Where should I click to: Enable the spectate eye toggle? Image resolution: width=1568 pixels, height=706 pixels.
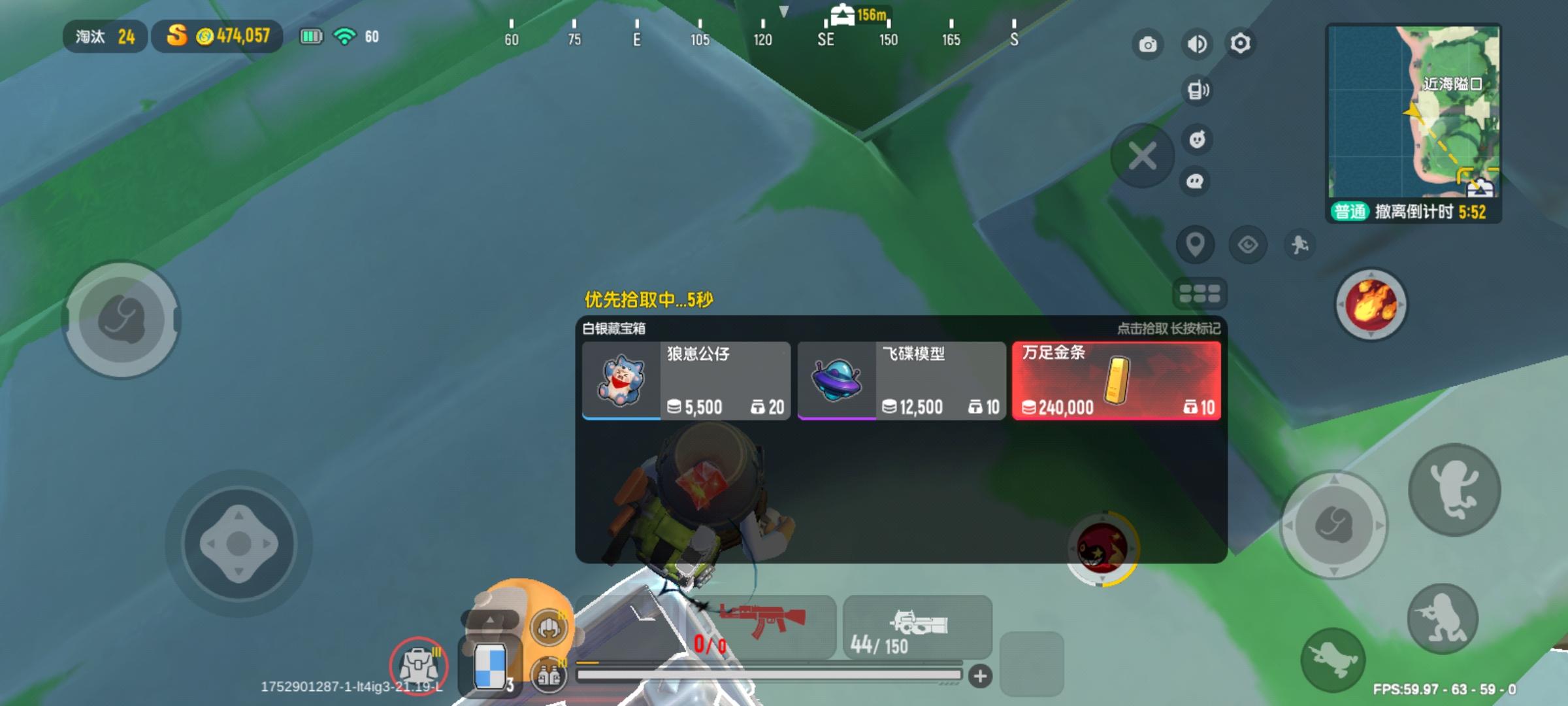1248,244
